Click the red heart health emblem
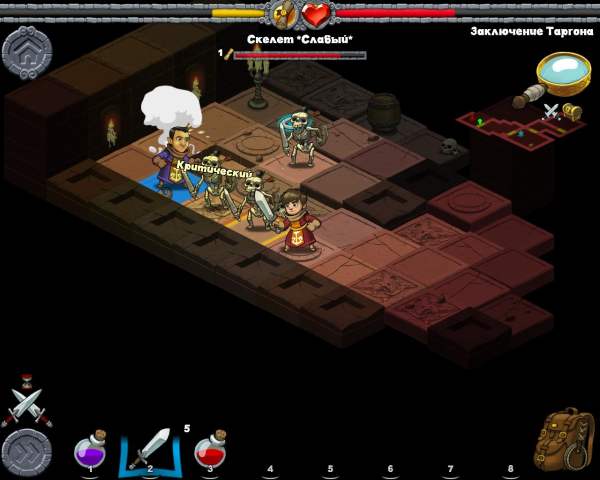This screenshot has width=600, height=480. [317, 15]
